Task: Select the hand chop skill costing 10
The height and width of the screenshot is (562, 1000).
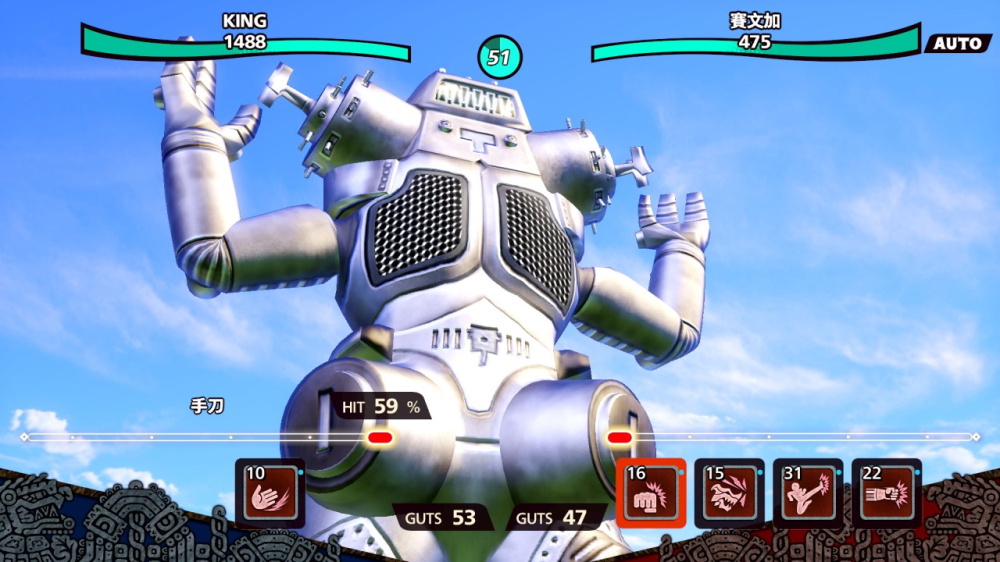Action: coord(270,492)
